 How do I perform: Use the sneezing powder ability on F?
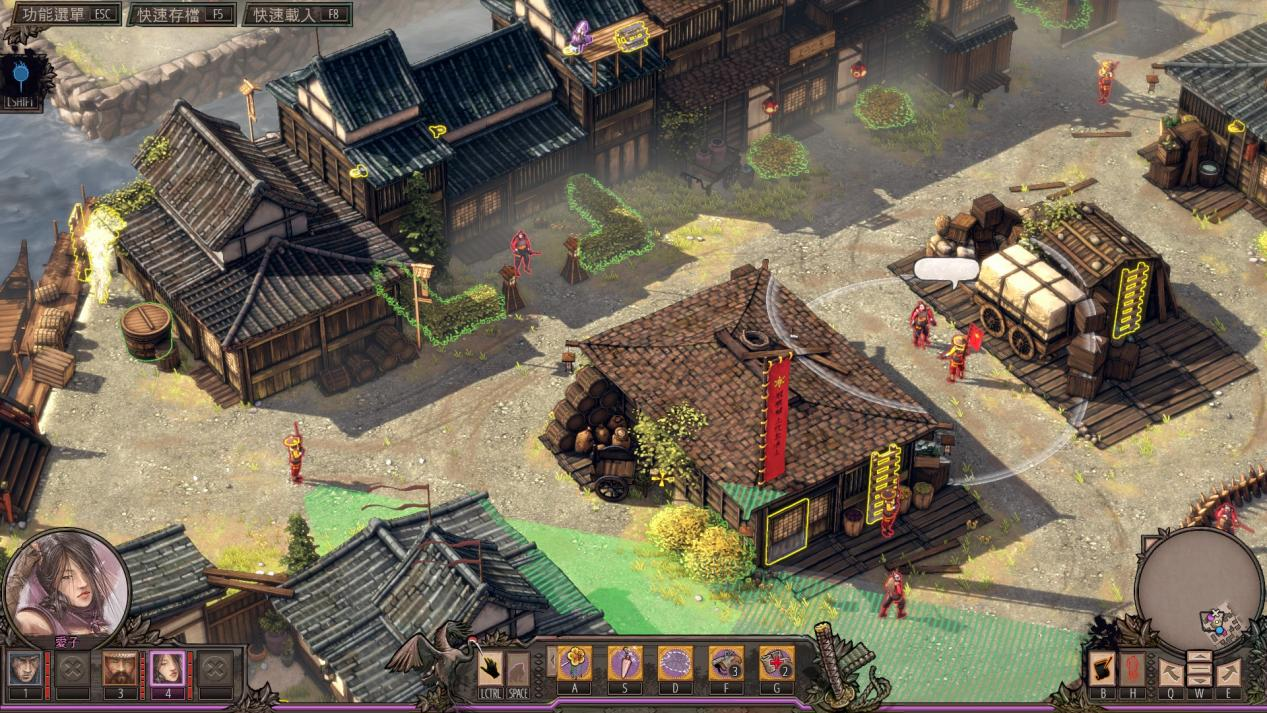pyautogui.click(x=725, y=662)
